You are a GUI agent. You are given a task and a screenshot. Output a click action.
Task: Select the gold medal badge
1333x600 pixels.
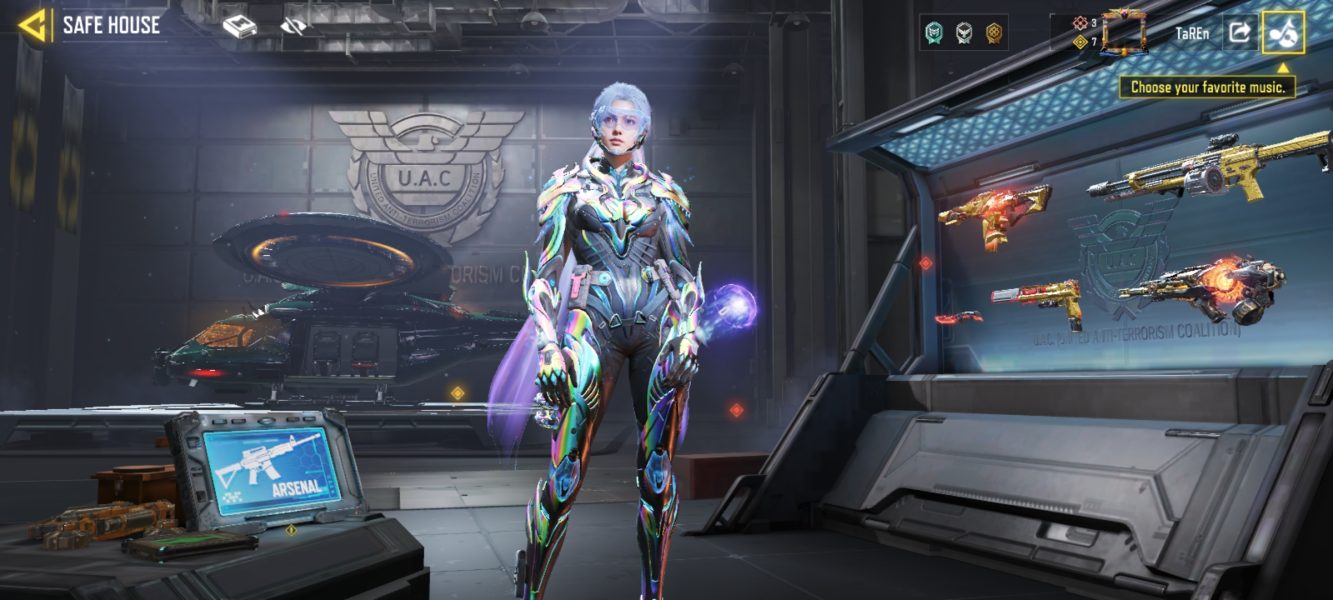point(993,33)
